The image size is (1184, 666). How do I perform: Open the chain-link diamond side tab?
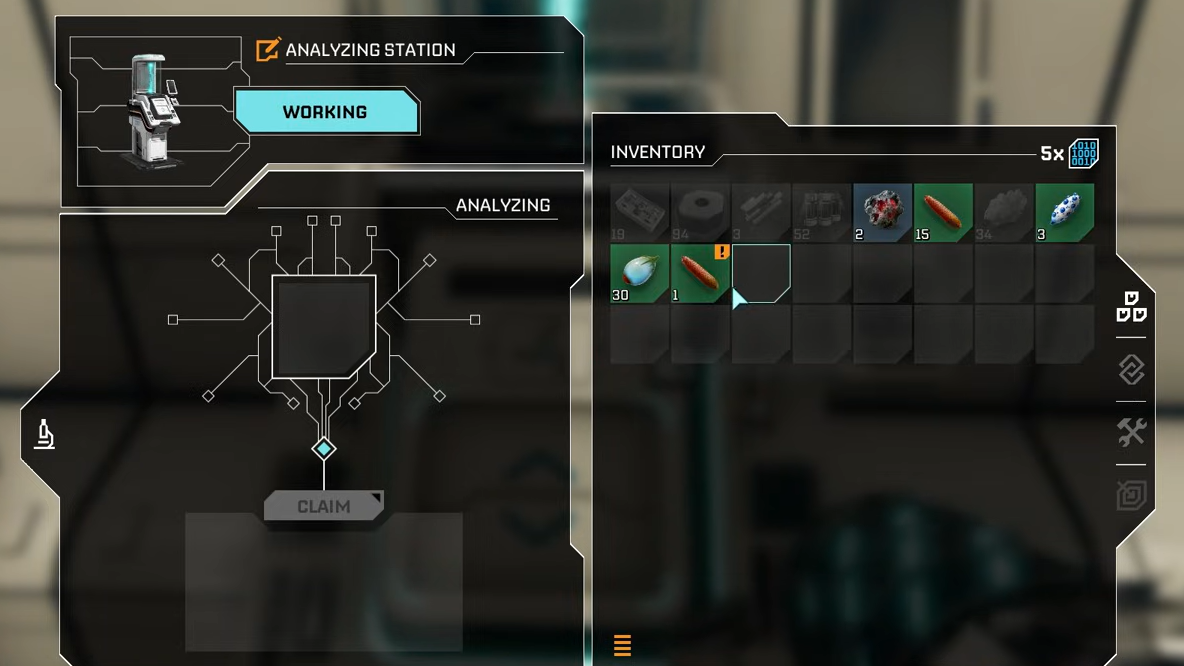coord(1131,370)
